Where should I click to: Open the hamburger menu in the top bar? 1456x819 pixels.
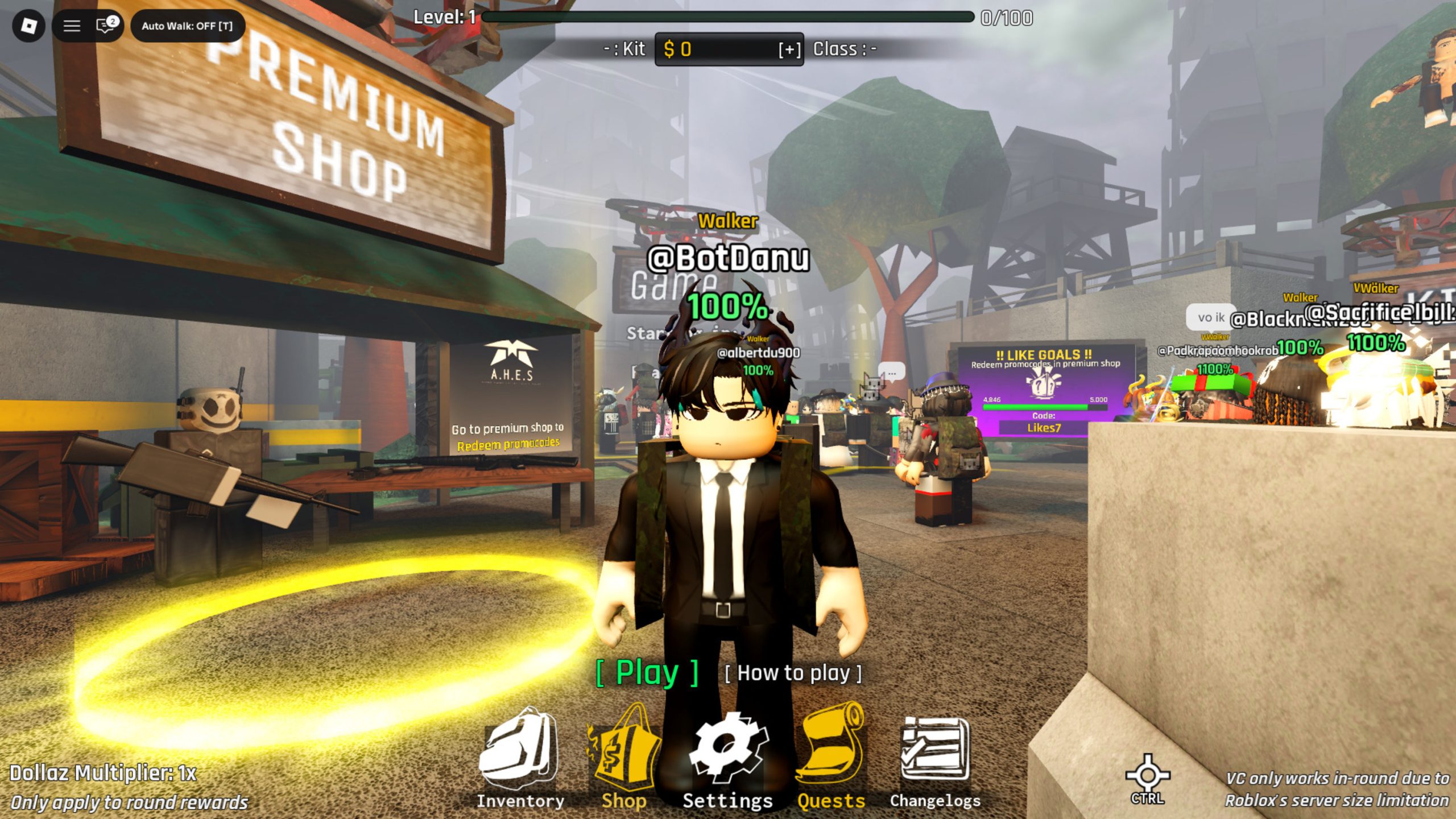point(72,26)
